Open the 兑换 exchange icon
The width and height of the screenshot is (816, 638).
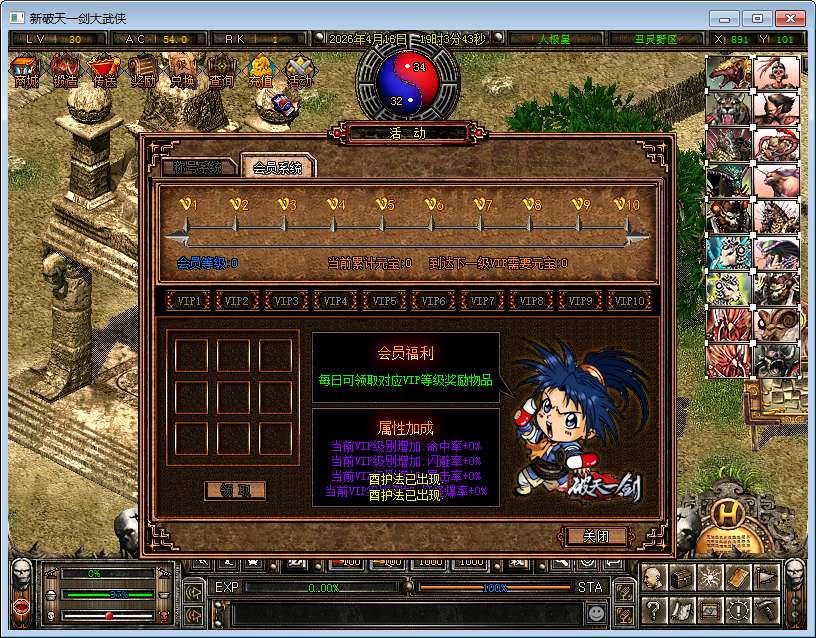tap(181, 72)
